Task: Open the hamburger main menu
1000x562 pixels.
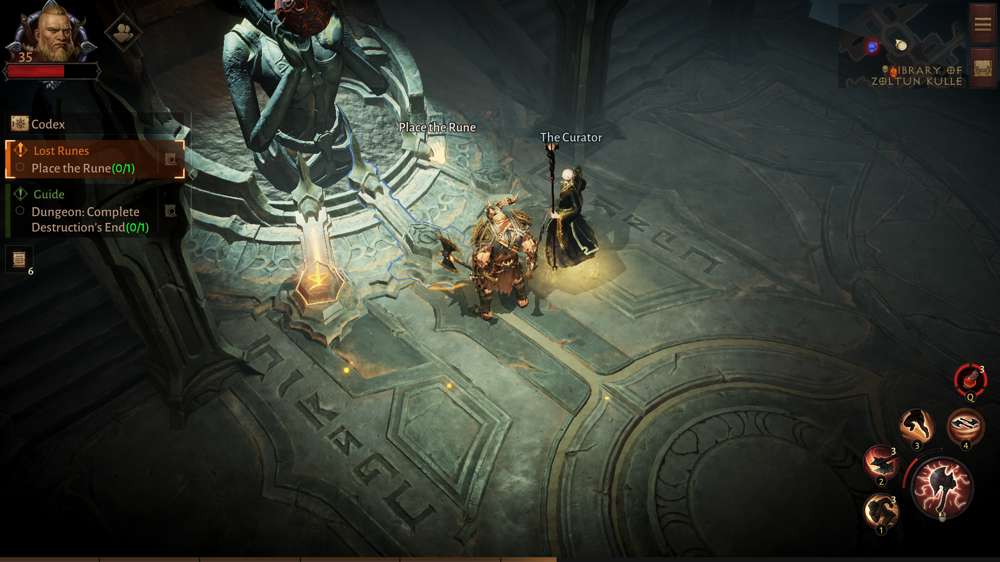Action: [982, 23]
